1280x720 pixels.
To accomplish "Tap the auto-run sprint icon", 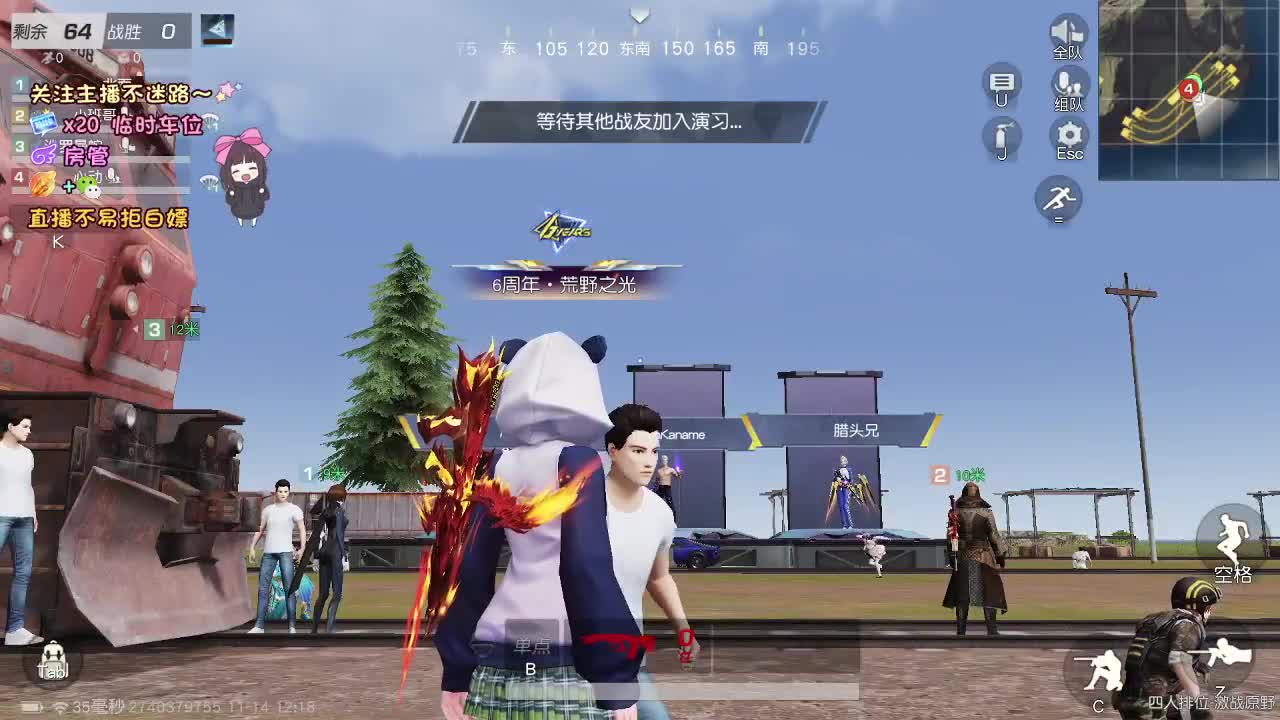I will tap(1057, 200).
